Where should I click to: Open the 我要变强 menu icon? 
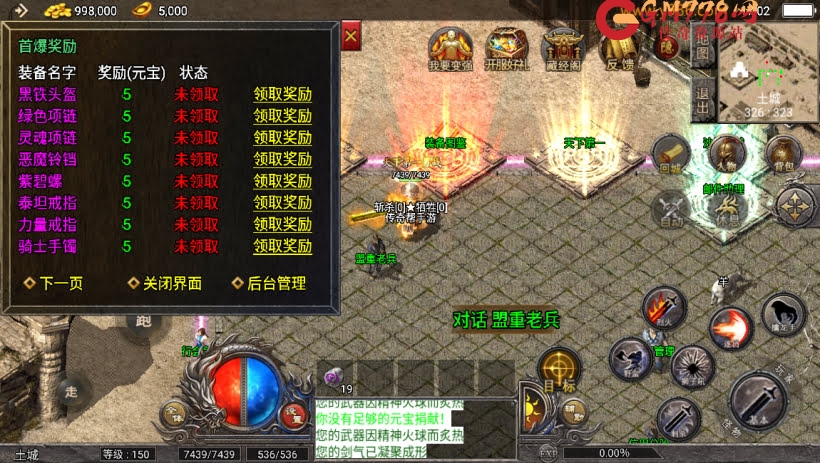(451, 47)
